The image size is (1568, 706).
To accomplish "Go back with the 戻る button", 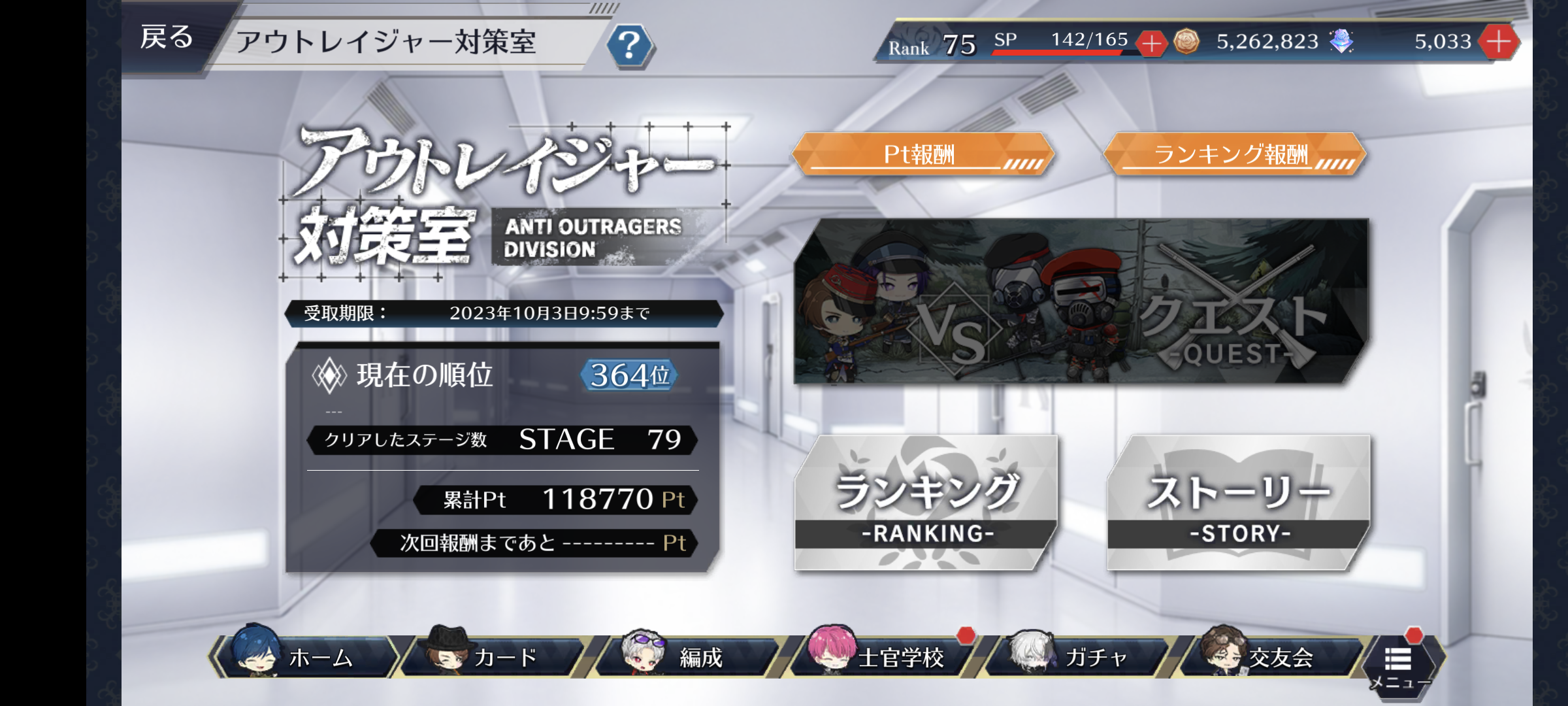I will (167, 38).
